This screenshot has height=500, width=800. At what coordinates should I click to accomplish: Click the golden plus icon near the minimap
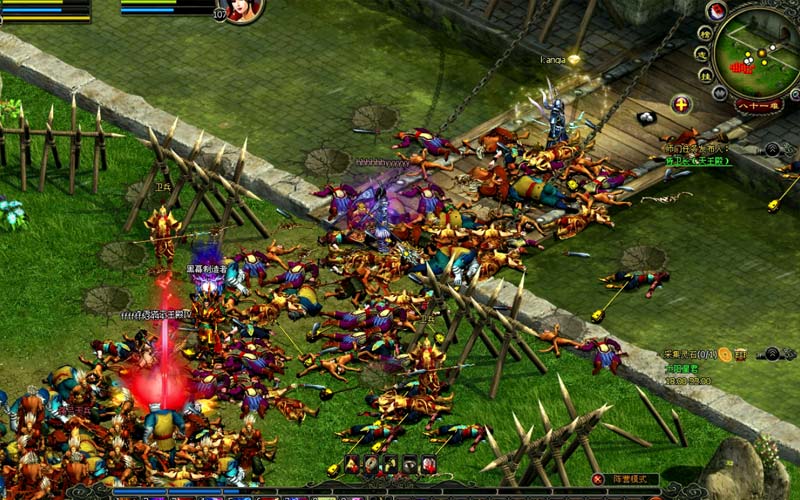click(x=681, y=104)
